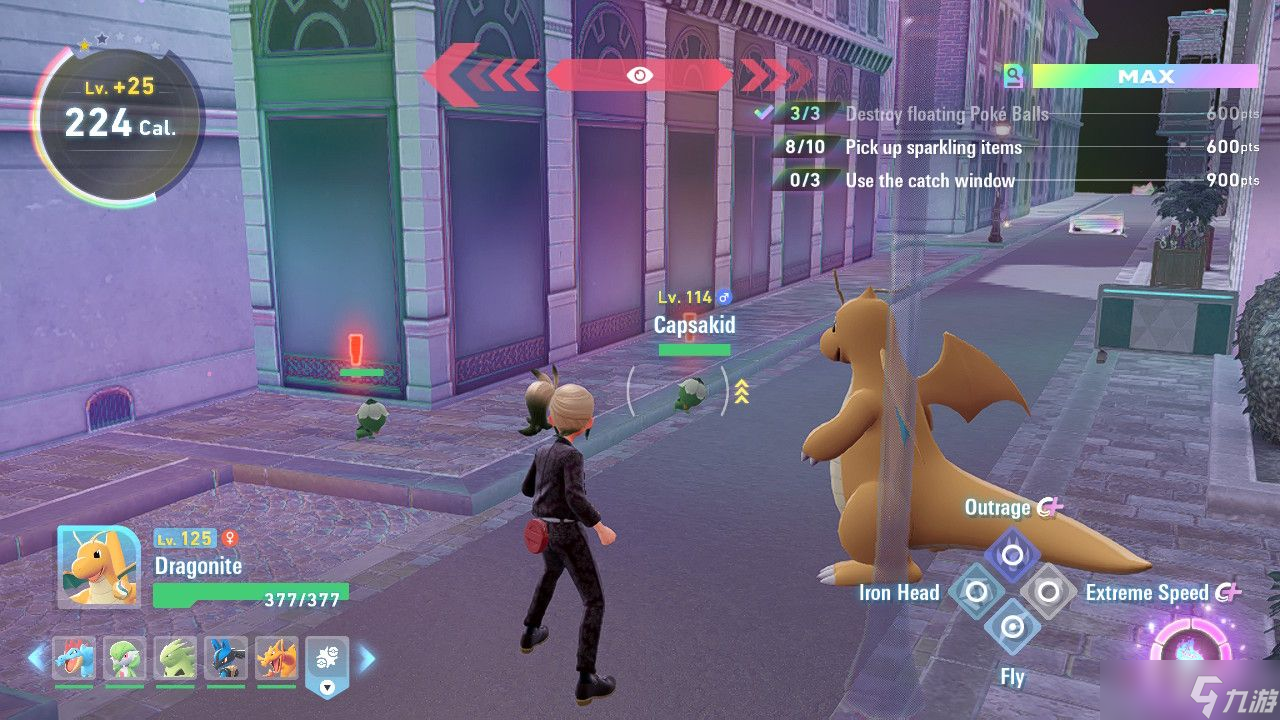Choose Tyranitar in the party bar
This screenshot has width=1280, height=720.
pyautogui.click(x=176, y=658)
